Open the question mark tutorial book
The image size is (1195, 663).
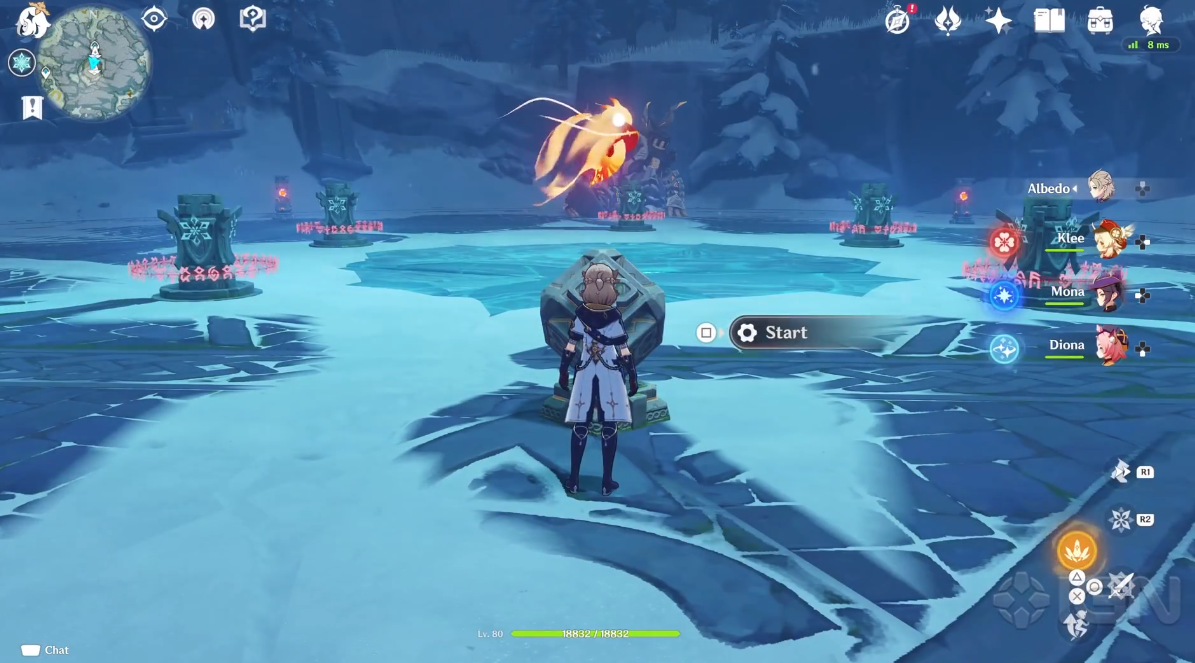pos(253,19)
